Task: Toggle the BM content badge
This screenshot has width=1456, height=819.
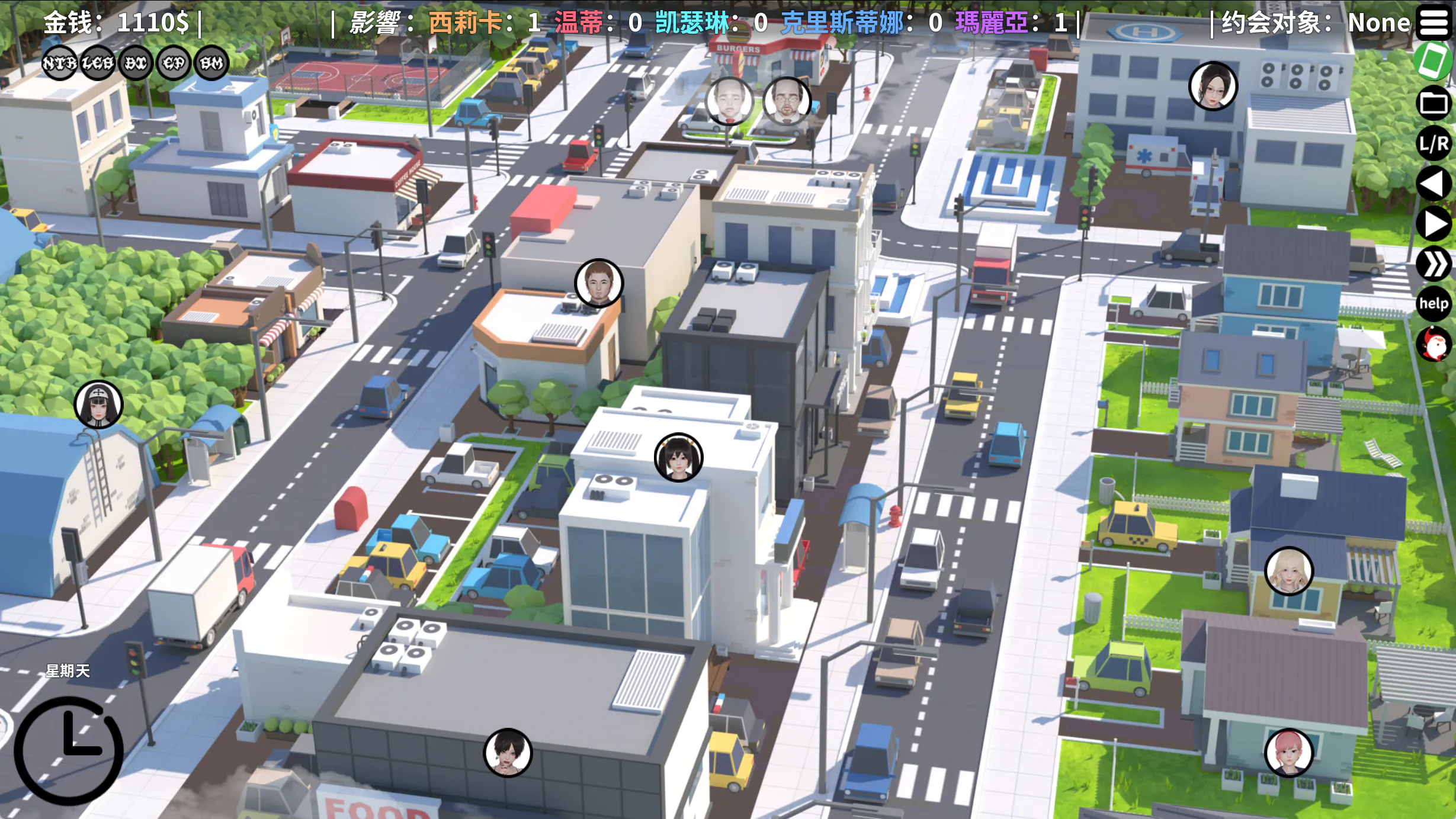Action: tap(211, 63)
